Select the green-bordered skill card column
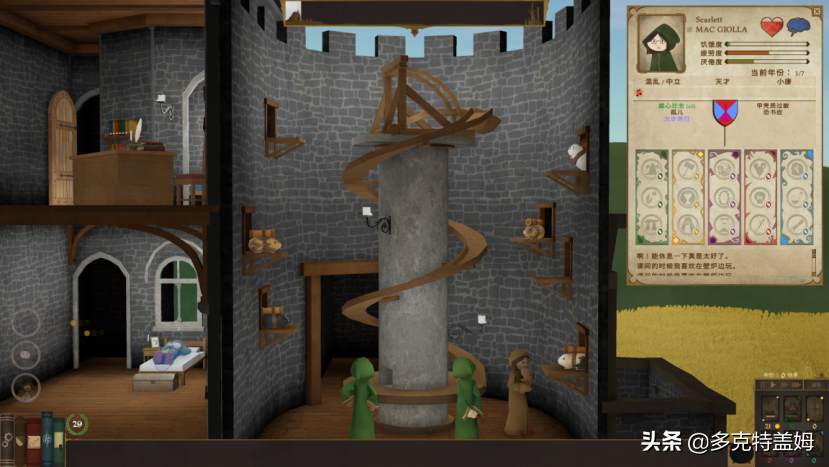Screen dimensions: 829x467 (x=651, y=197)
